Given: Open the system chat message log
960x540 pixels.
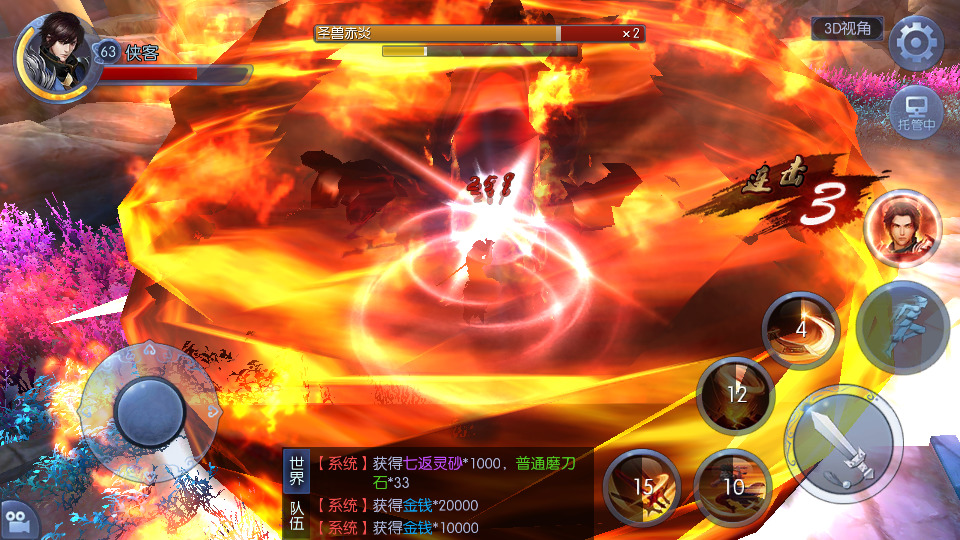Looking at the screenshot, I should click(450, 494).
